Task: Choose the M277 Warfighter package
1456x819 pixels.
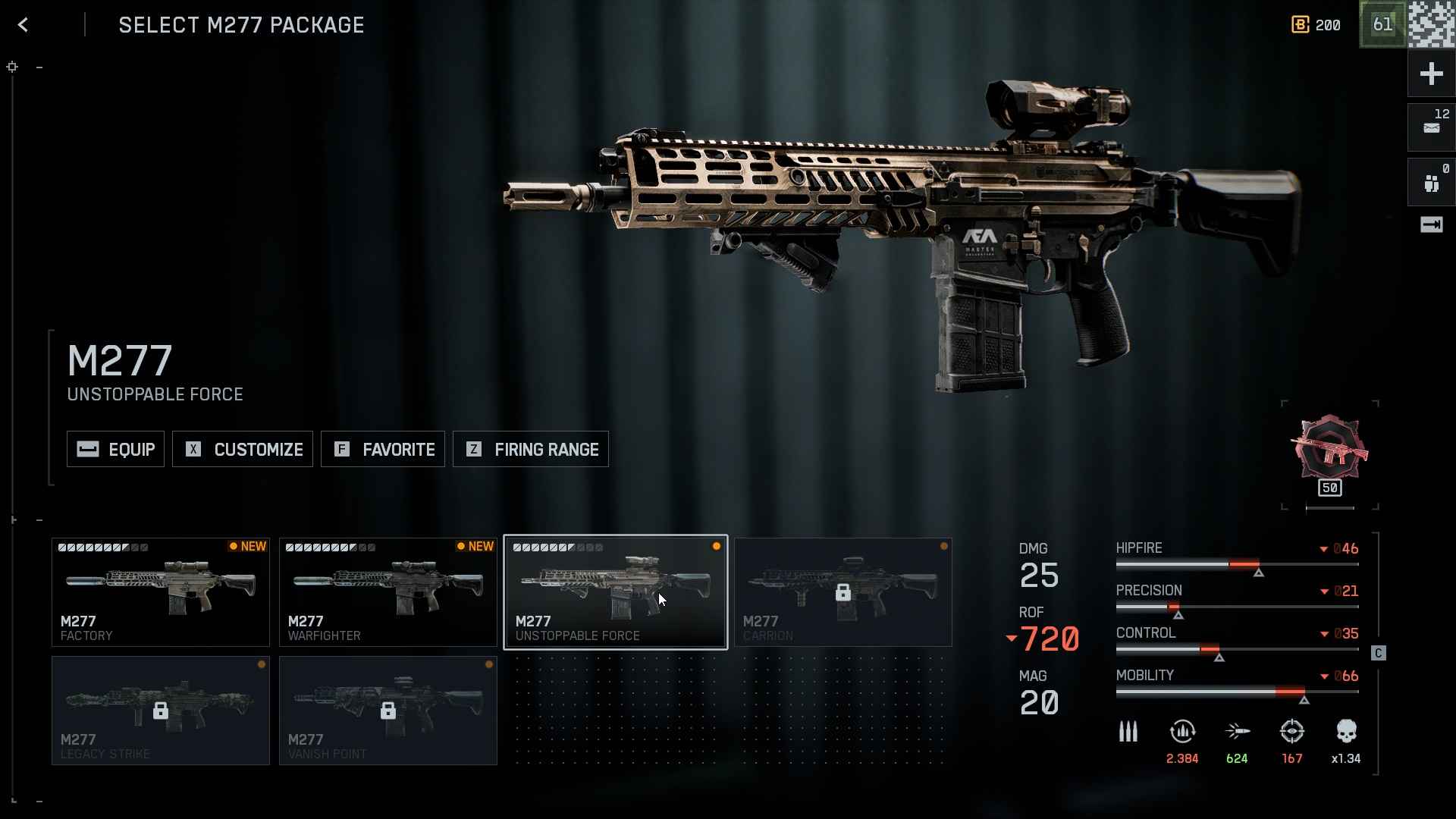Action: [x=388, y=592]
